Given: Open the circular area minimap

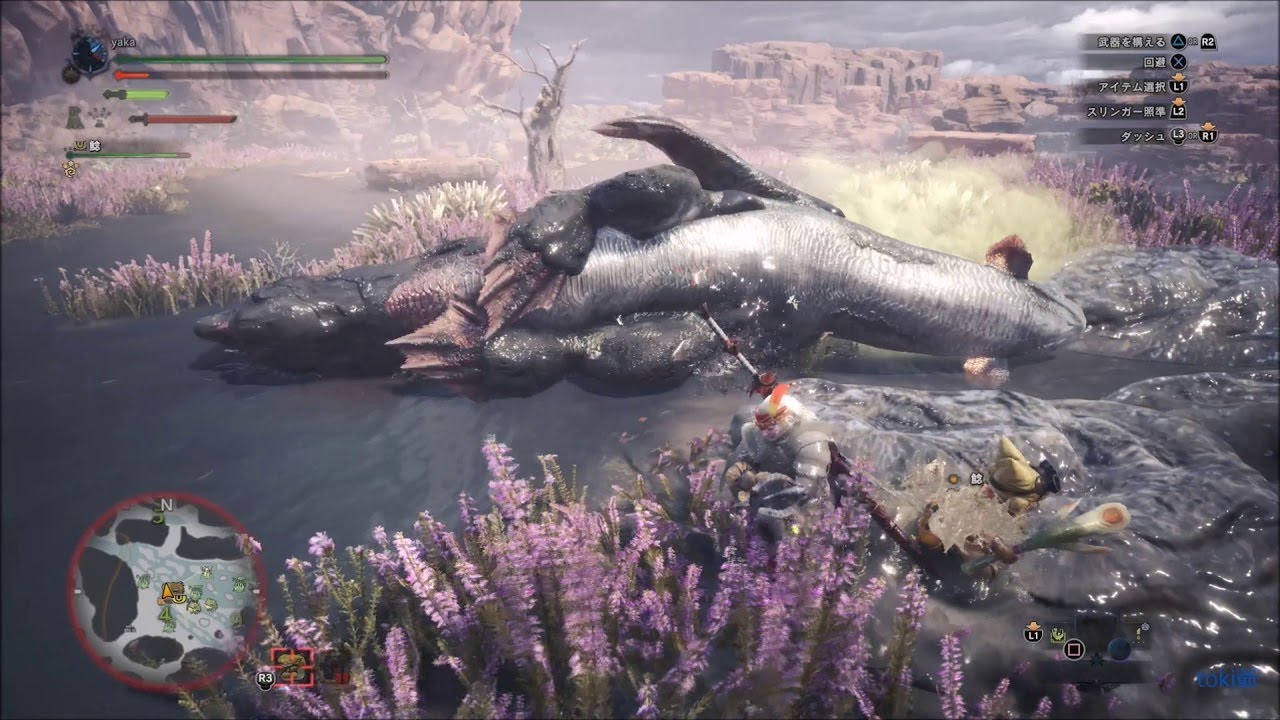Looking at the screenshot, I should [167, 592].
